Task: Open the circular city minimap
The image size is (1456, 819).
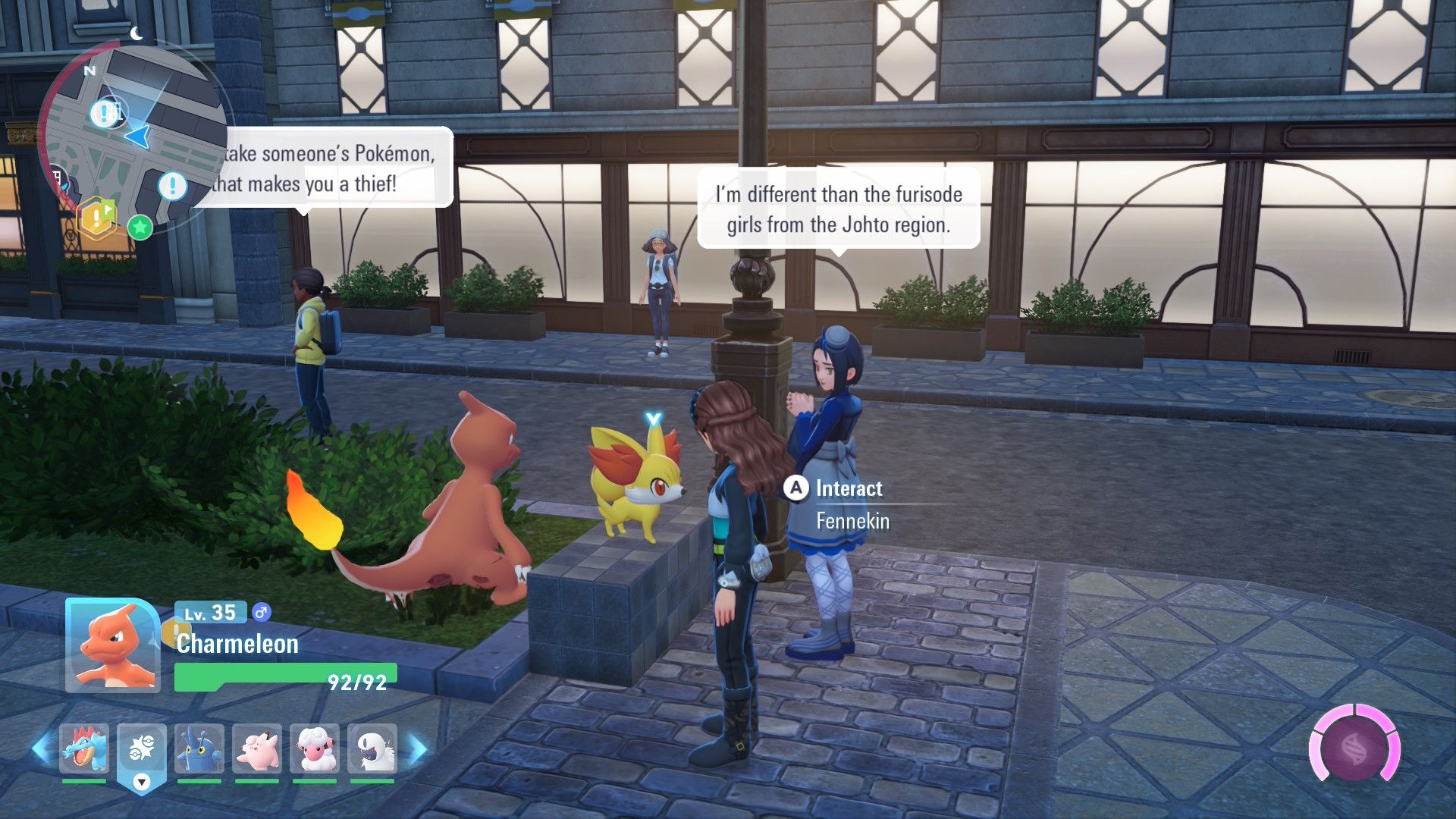Action: (x=133, y=136)
